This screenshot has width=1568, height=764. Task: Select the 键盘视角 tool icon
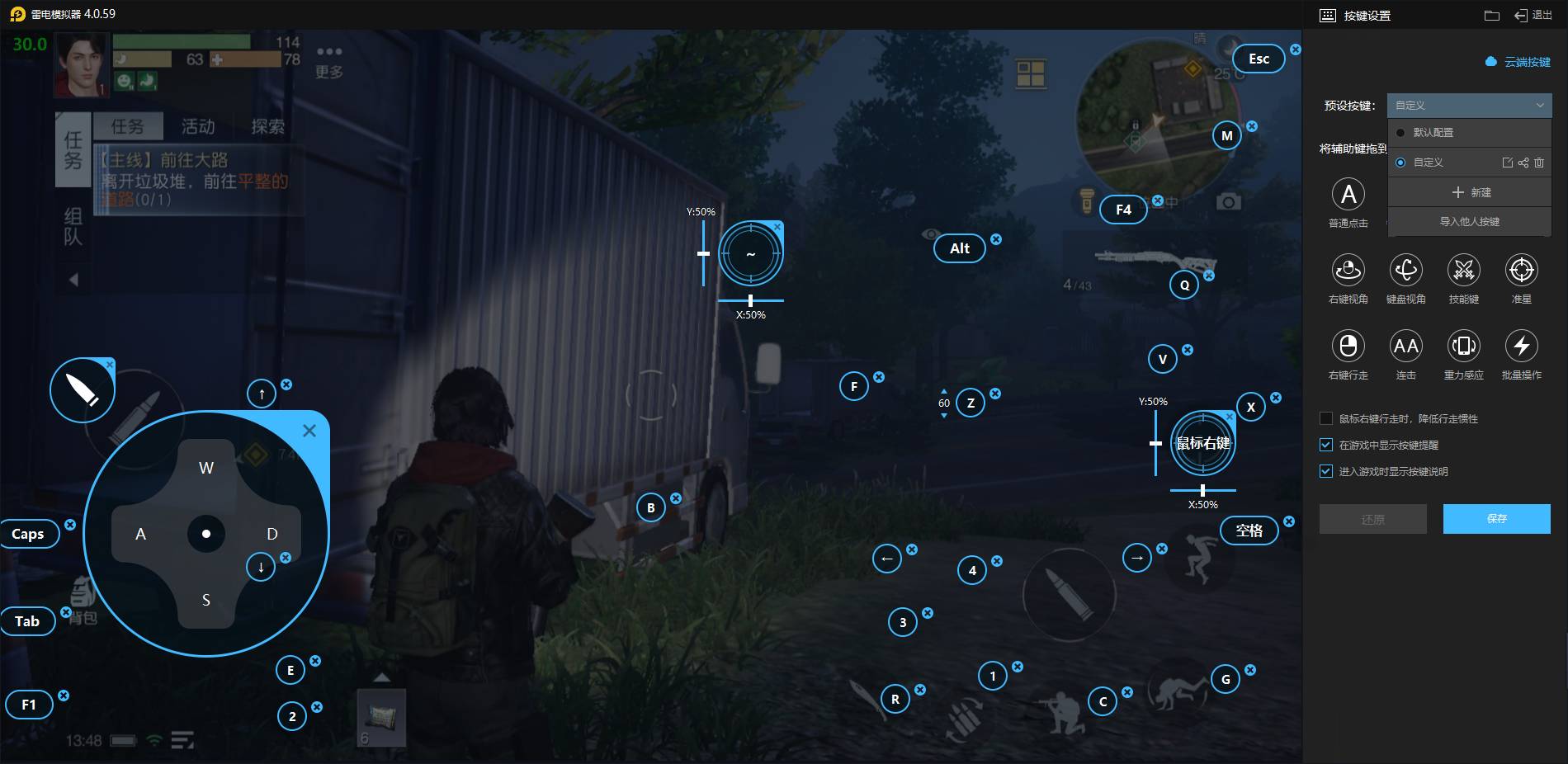click(1405, 270)
